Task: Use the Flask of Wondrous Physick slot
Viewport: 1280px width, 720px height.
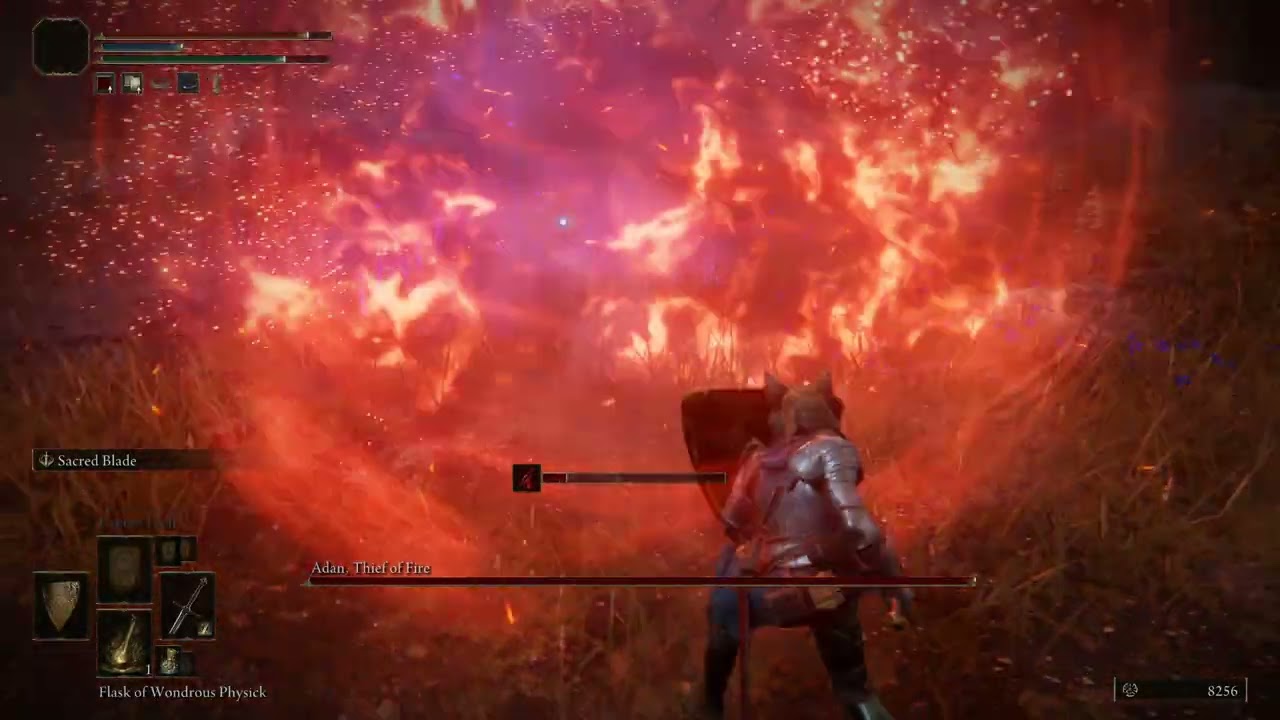Action: point(124,643)
